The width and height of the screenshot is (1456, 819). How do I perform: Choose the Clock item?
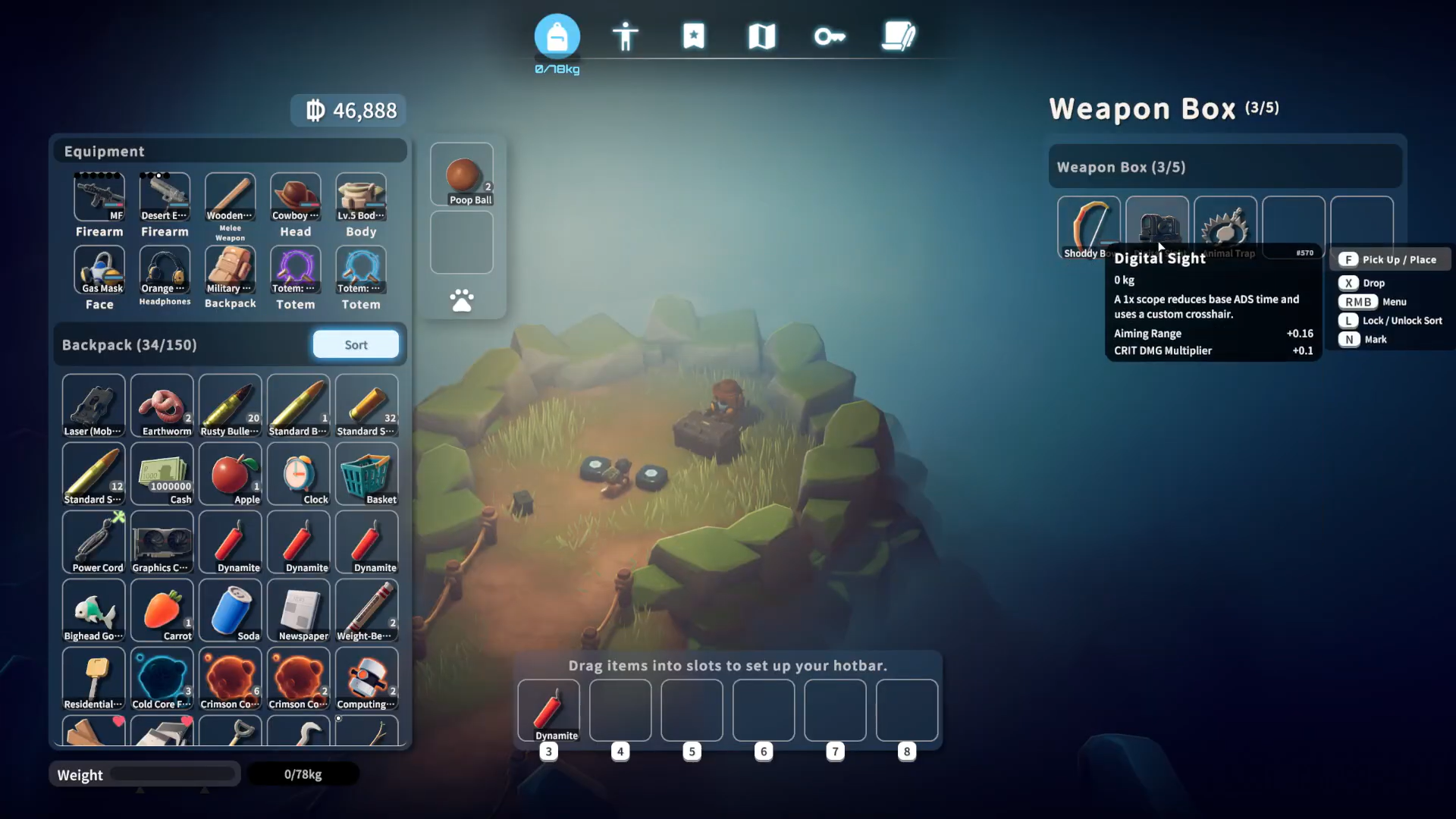[x=299, y=474]
